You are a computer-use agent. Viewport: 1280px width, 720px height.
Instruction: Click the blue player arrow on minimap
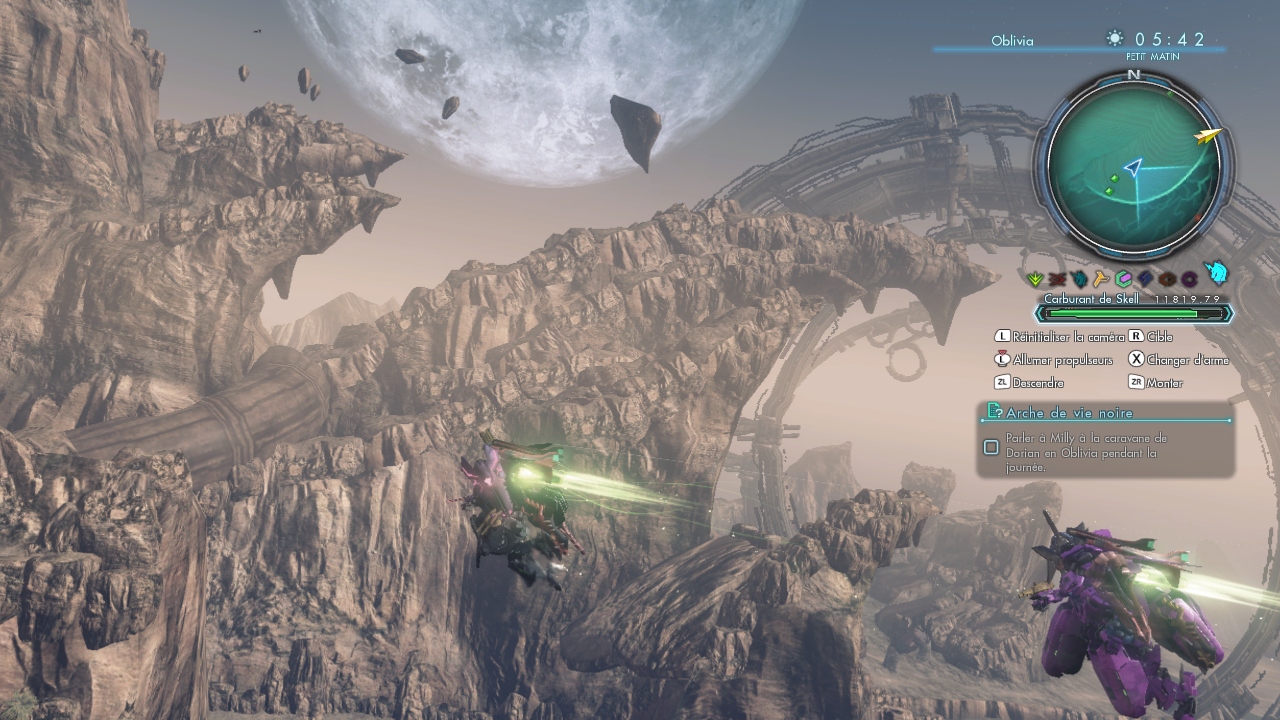coord(1132,167)
